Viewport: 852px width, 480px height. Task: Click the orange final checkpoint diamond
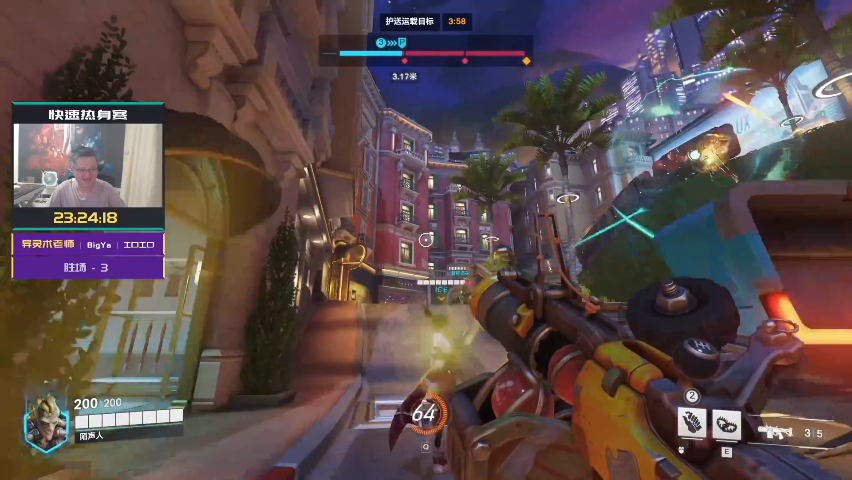tap(526, 61)
